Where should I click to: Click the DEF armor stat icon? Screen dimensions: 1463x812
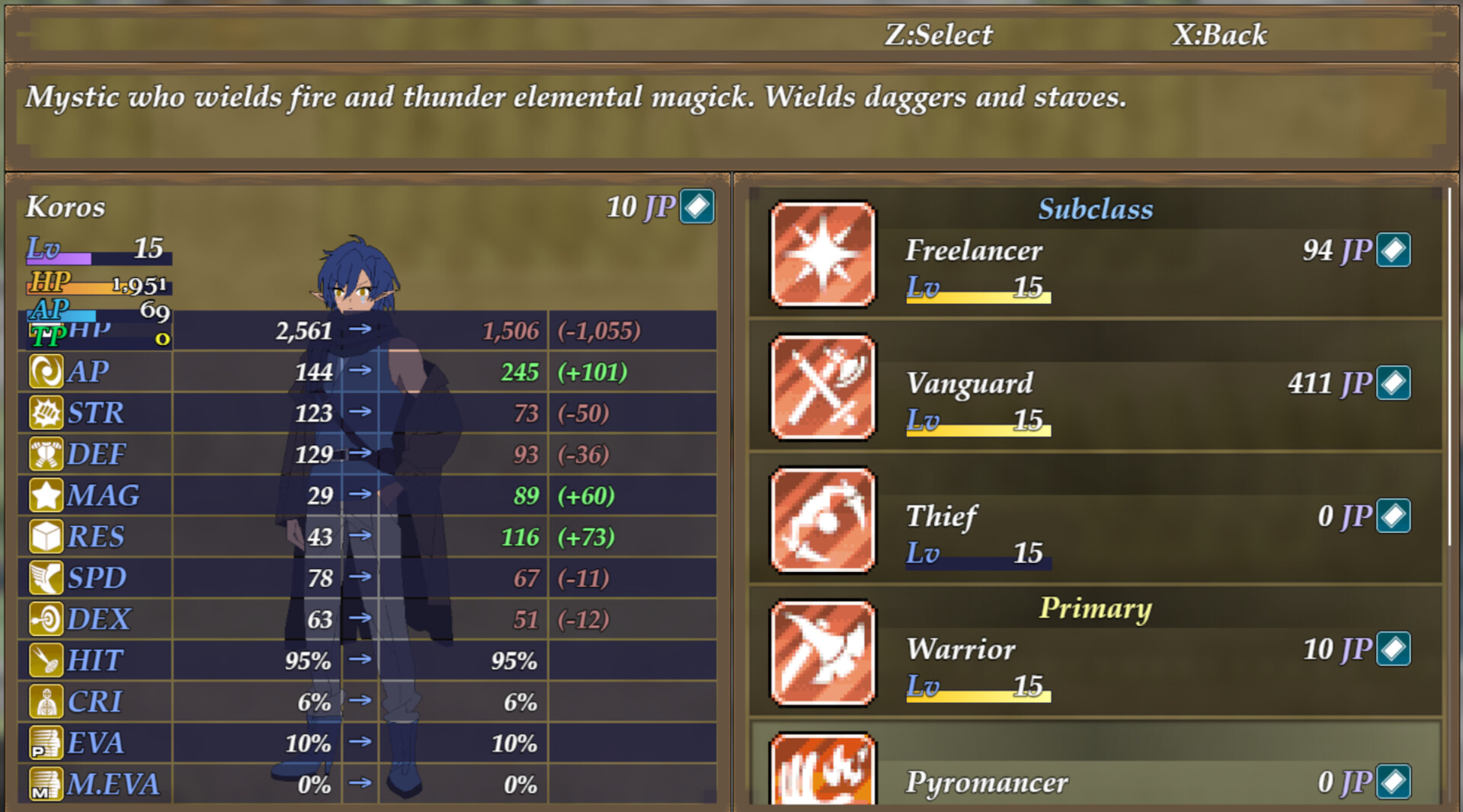coord(48,454)
